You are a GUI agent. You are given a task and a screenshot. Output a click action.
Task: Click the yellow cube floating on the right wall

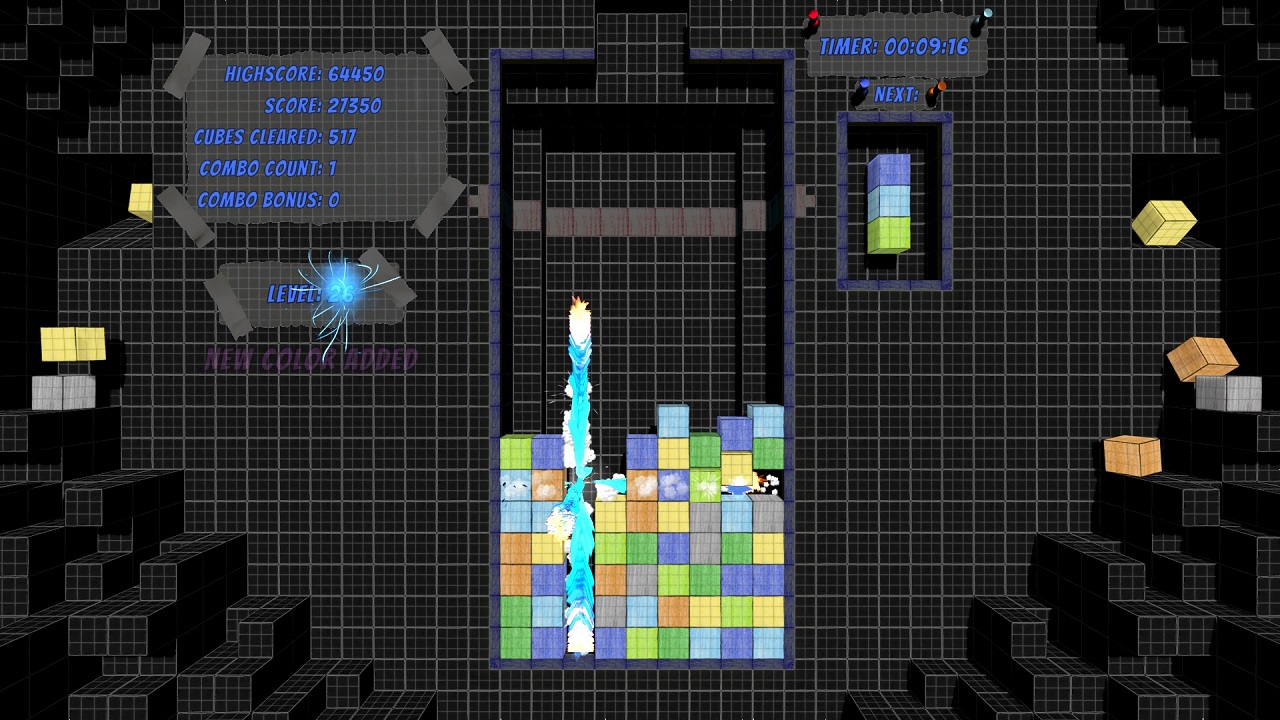[x=1168, y=222]
